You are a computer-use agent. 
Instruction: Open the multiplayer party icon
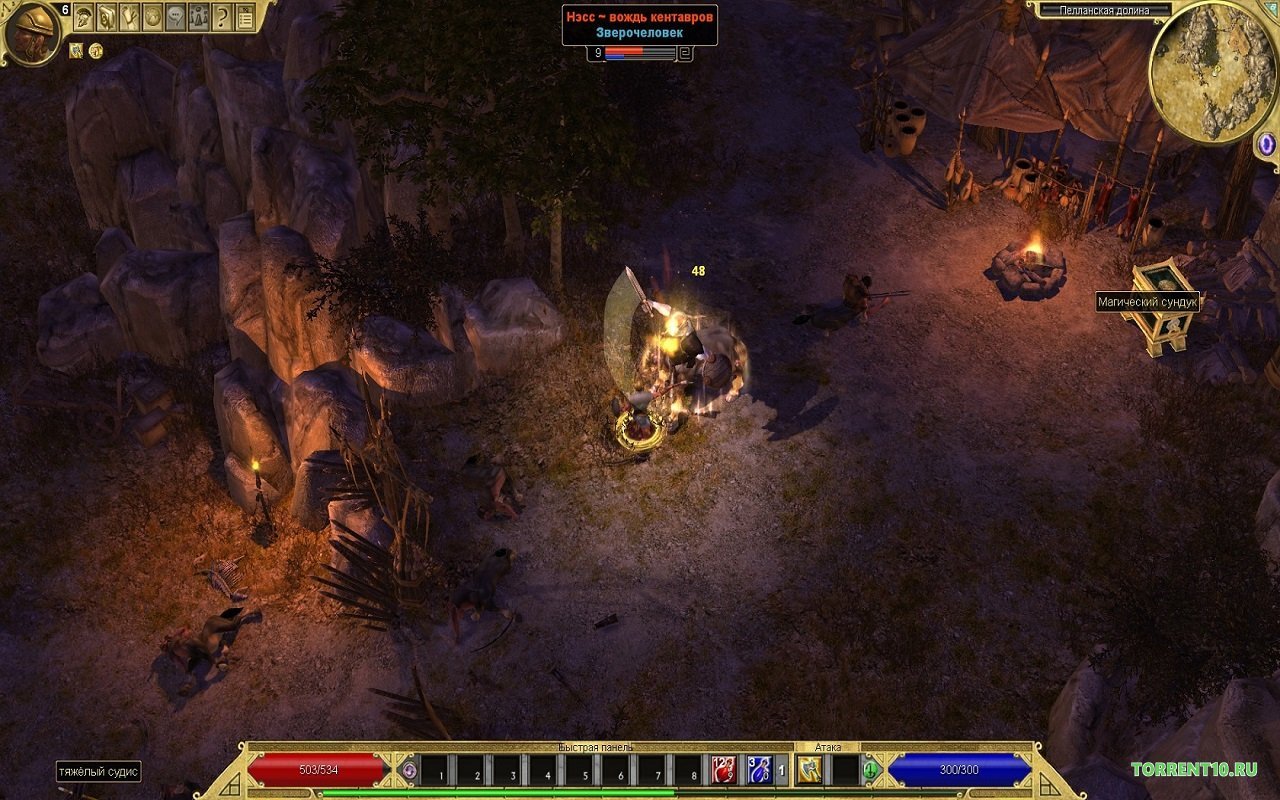click(198, 17)
